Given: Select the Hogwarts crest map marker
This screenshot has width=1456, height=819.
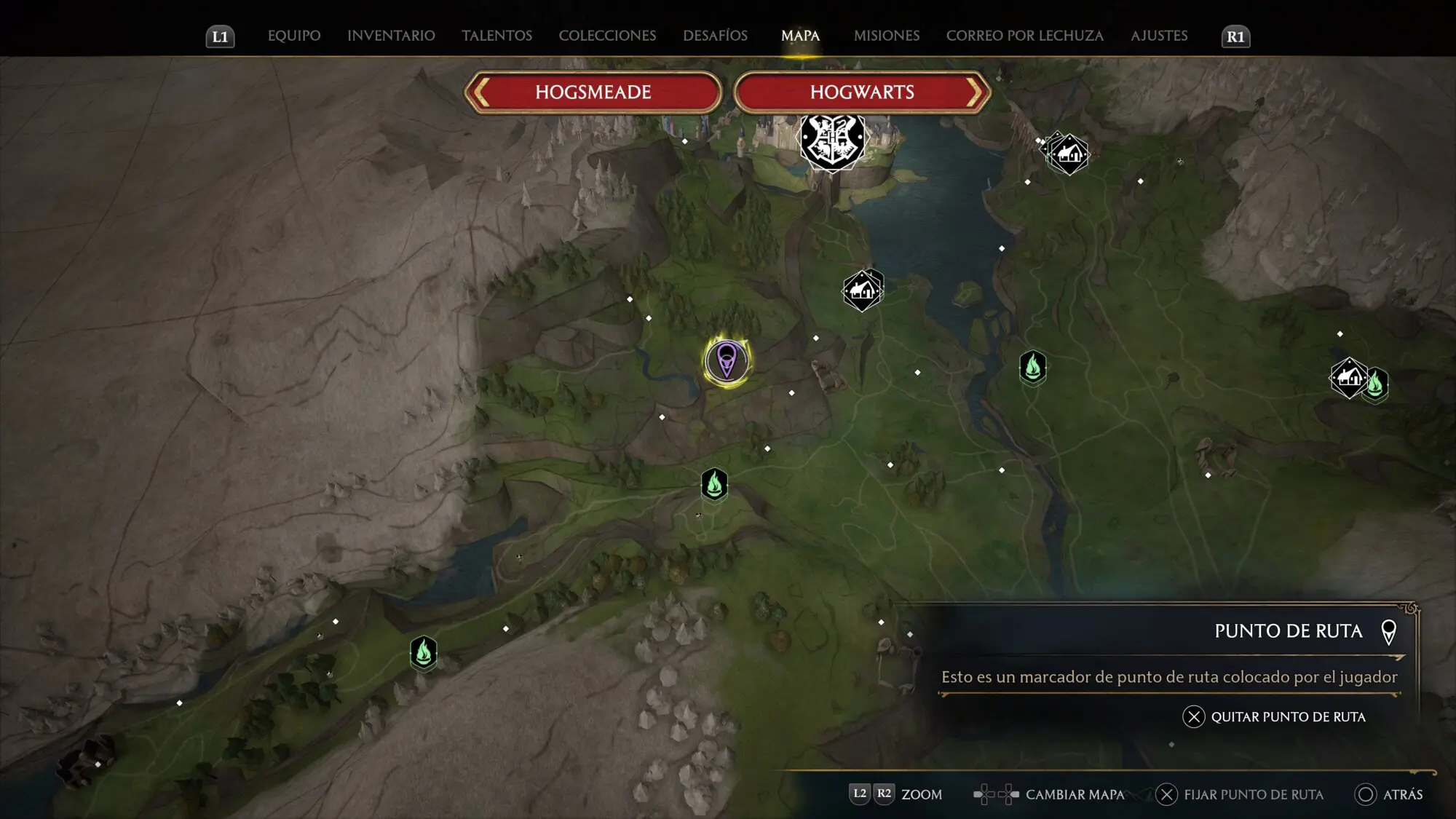Looking at the screenshot, I should click(832, 141).
